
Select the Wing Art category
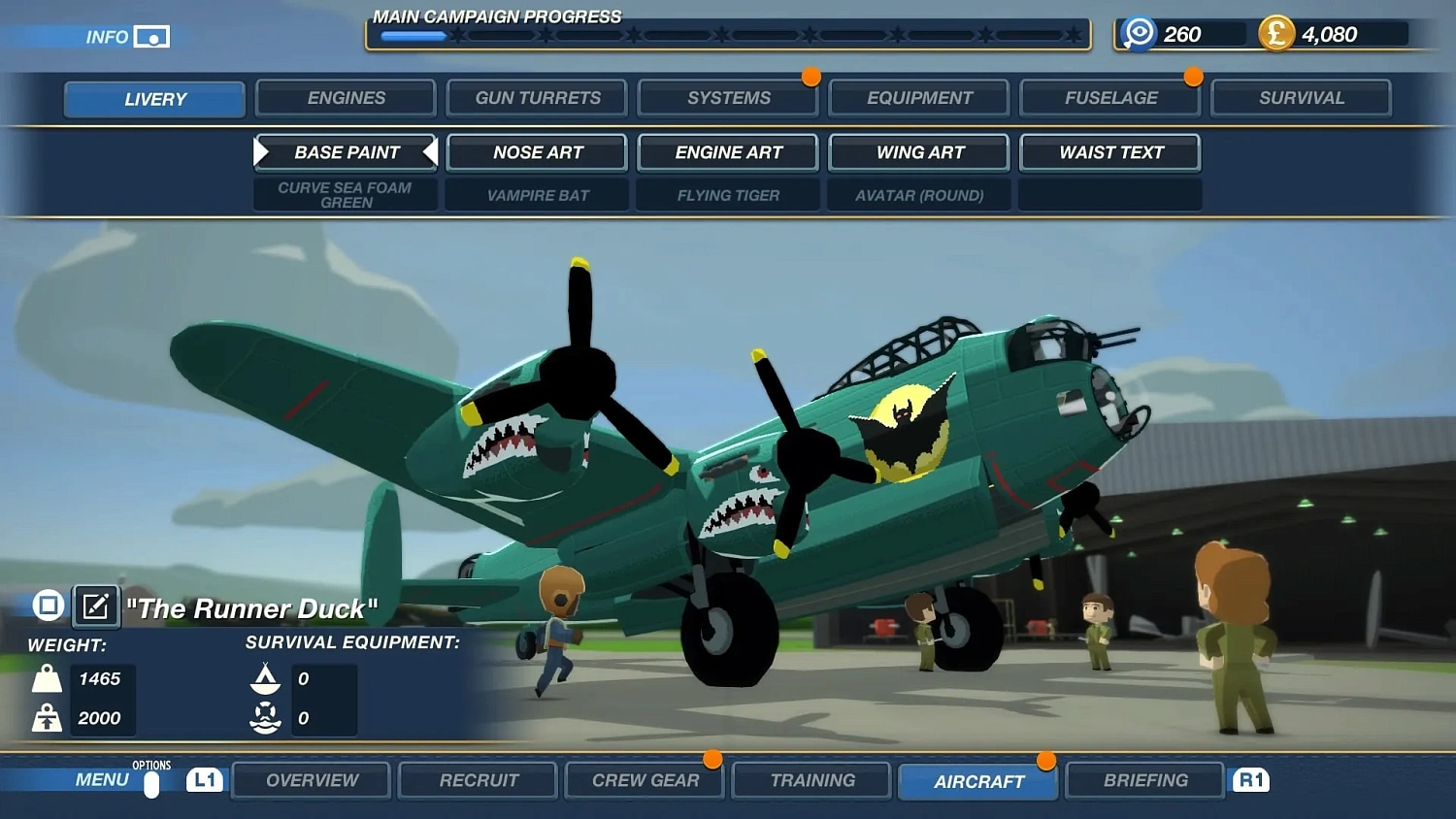(x=917, y=152)
